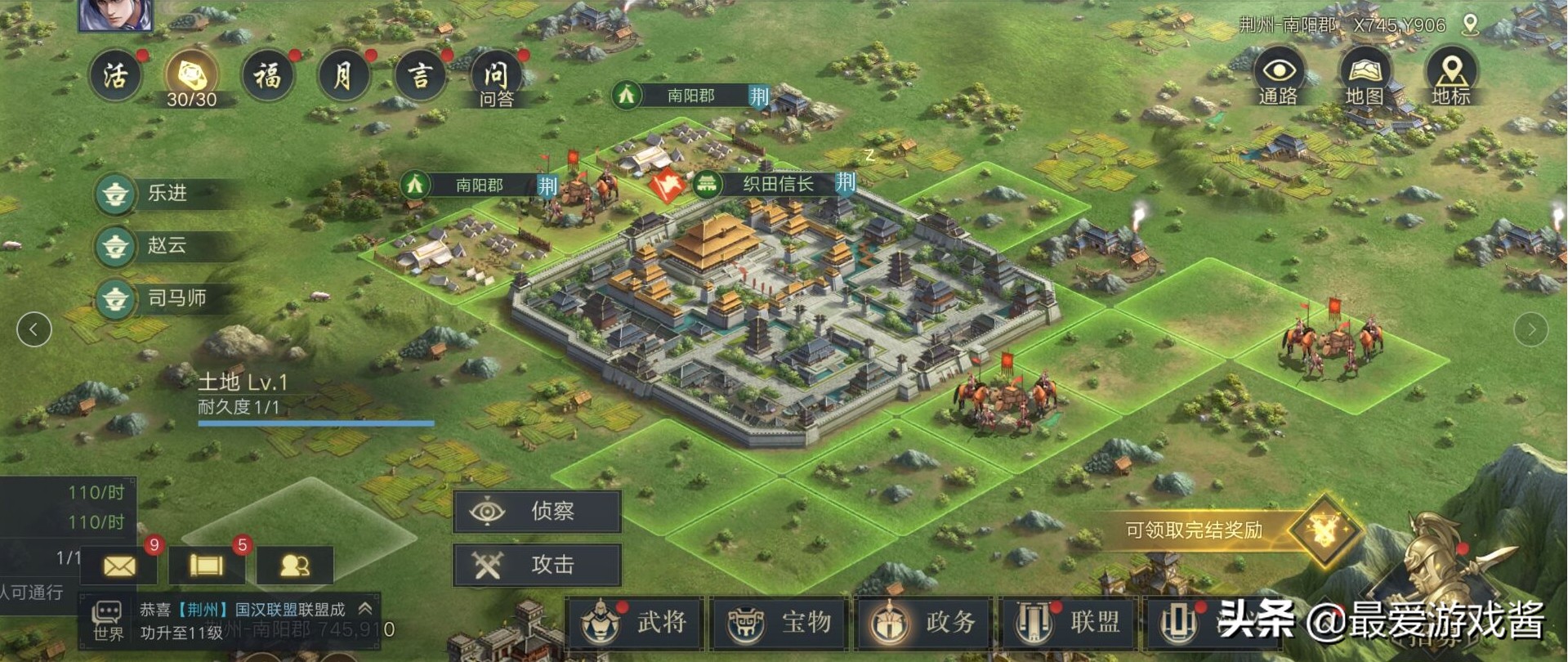Open the 政务 government affairs menu
The height and width of the screenshot is (662, 1568).
[x=924, y=623]
